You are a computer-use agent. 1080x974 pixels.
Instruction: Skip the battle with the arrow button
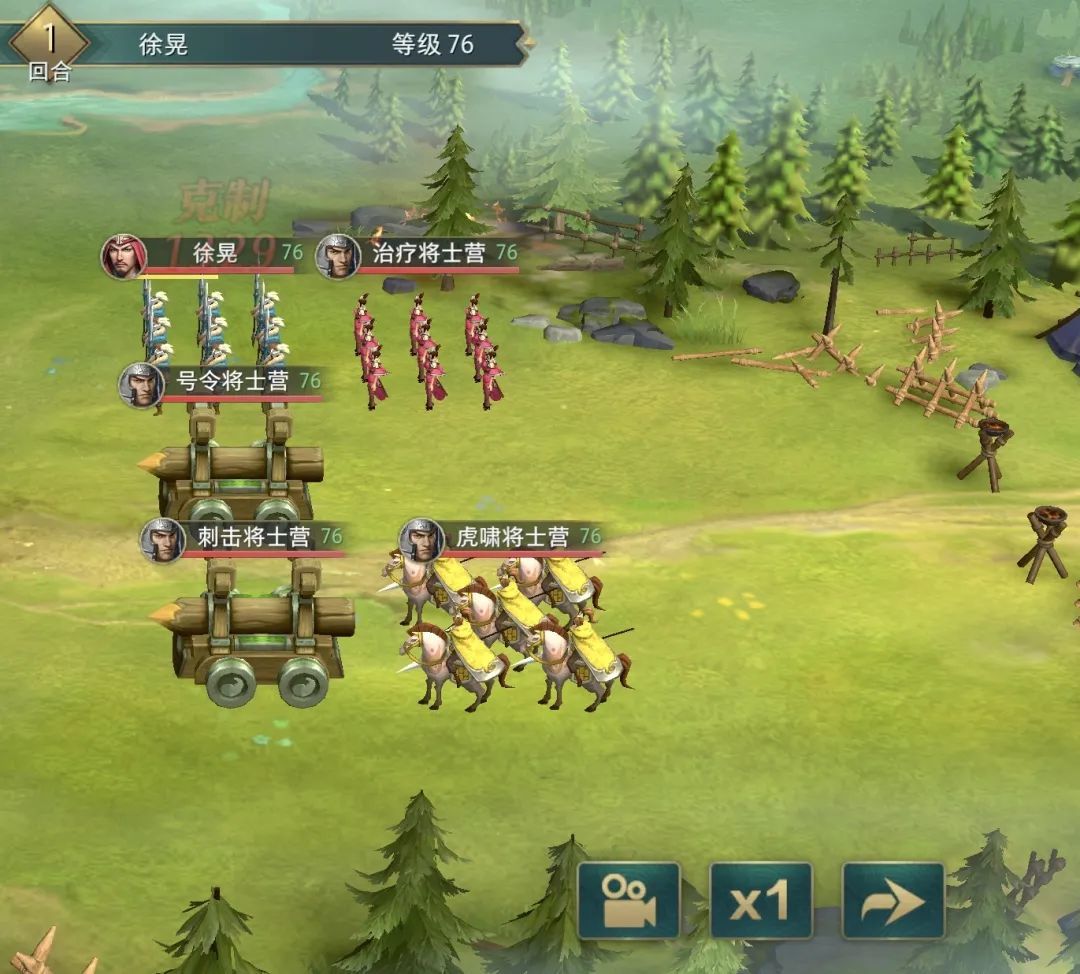(893, 901)
